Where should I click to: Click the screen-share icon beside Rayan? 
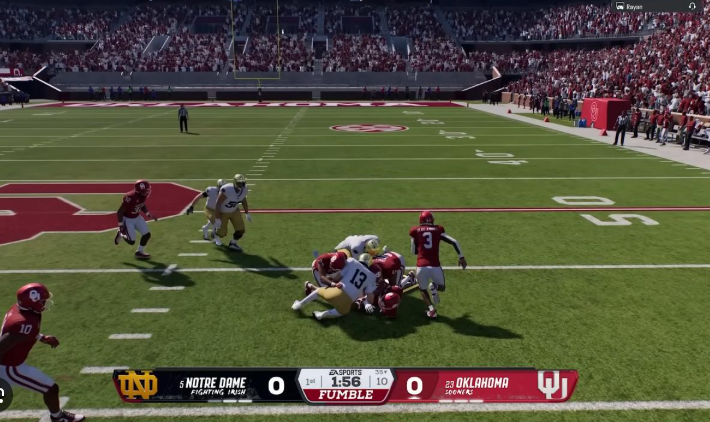[x=621, y=6]
